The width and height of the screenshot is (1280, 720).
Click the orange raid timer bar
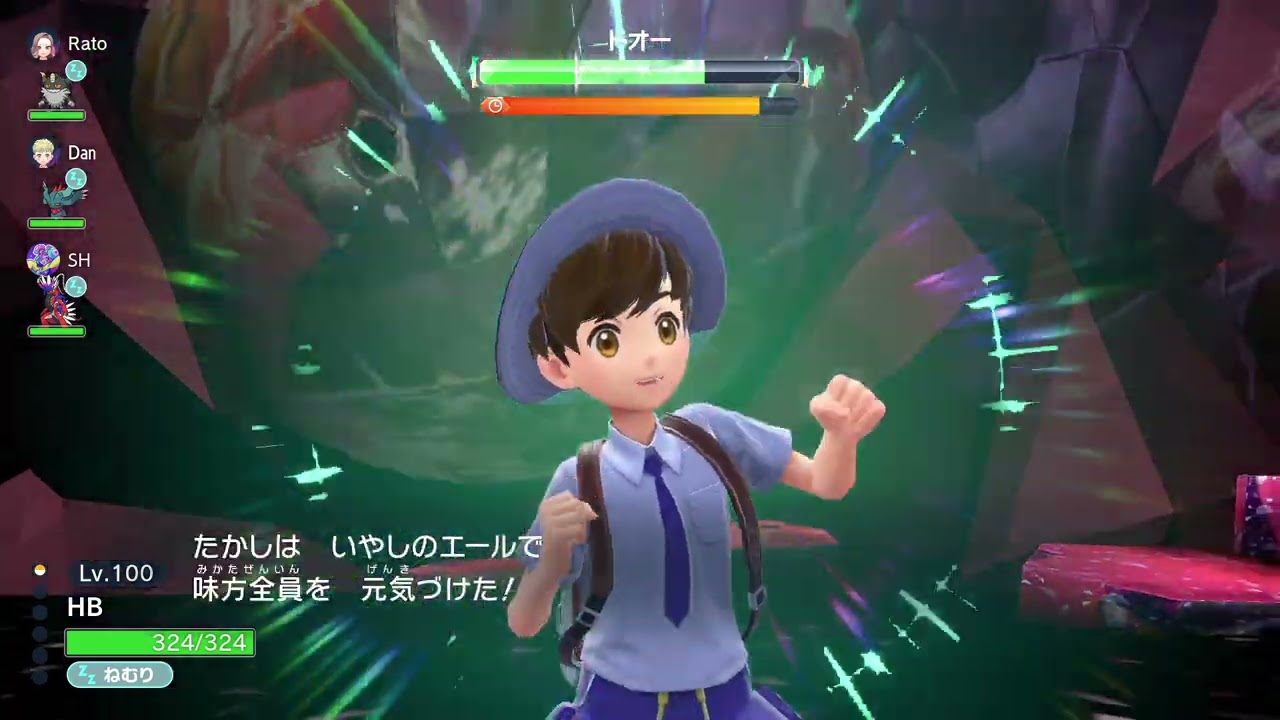pos(630,104)
